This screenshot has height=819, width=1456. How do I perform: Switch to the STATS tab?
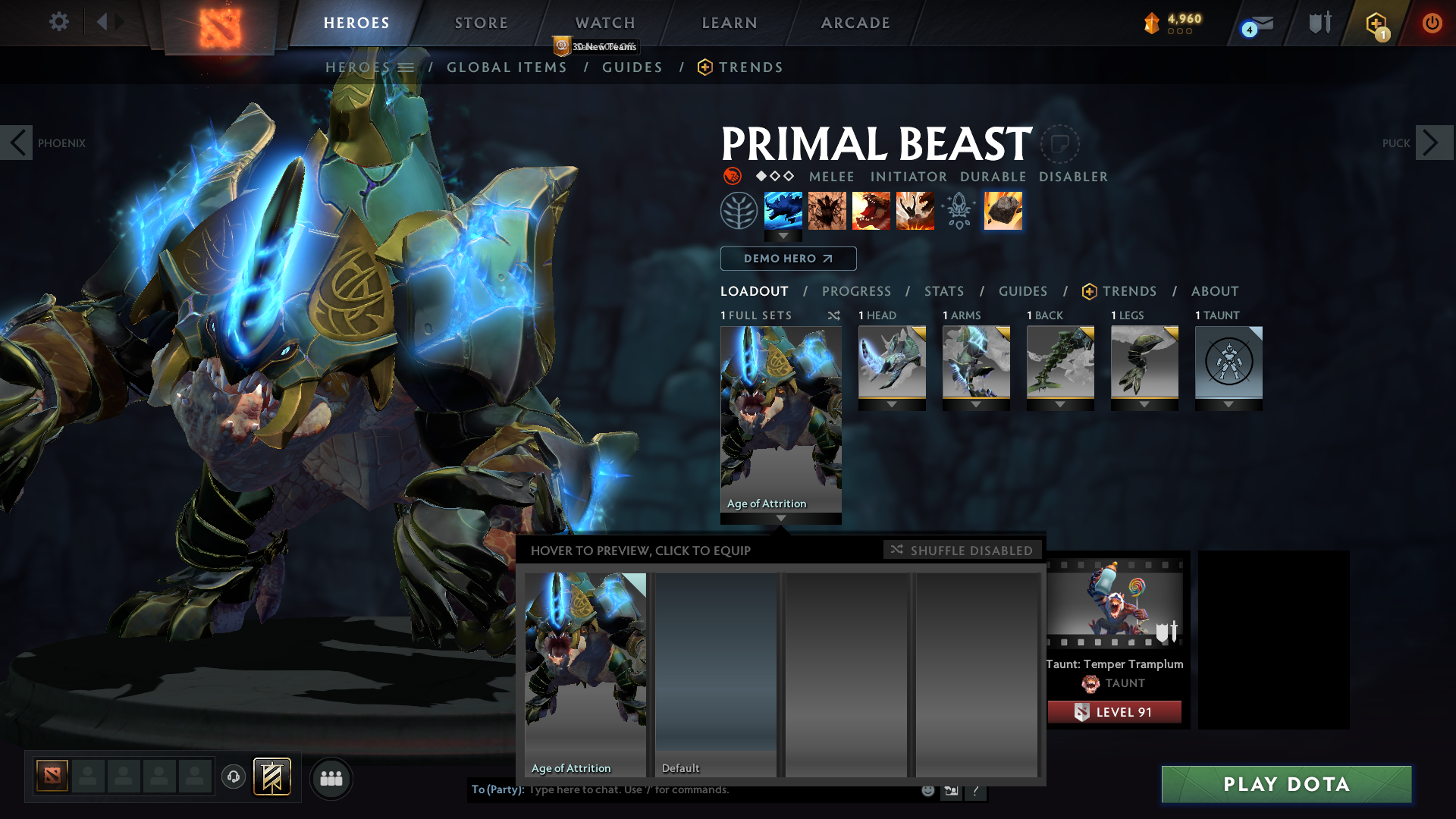(x=943, y=291)
